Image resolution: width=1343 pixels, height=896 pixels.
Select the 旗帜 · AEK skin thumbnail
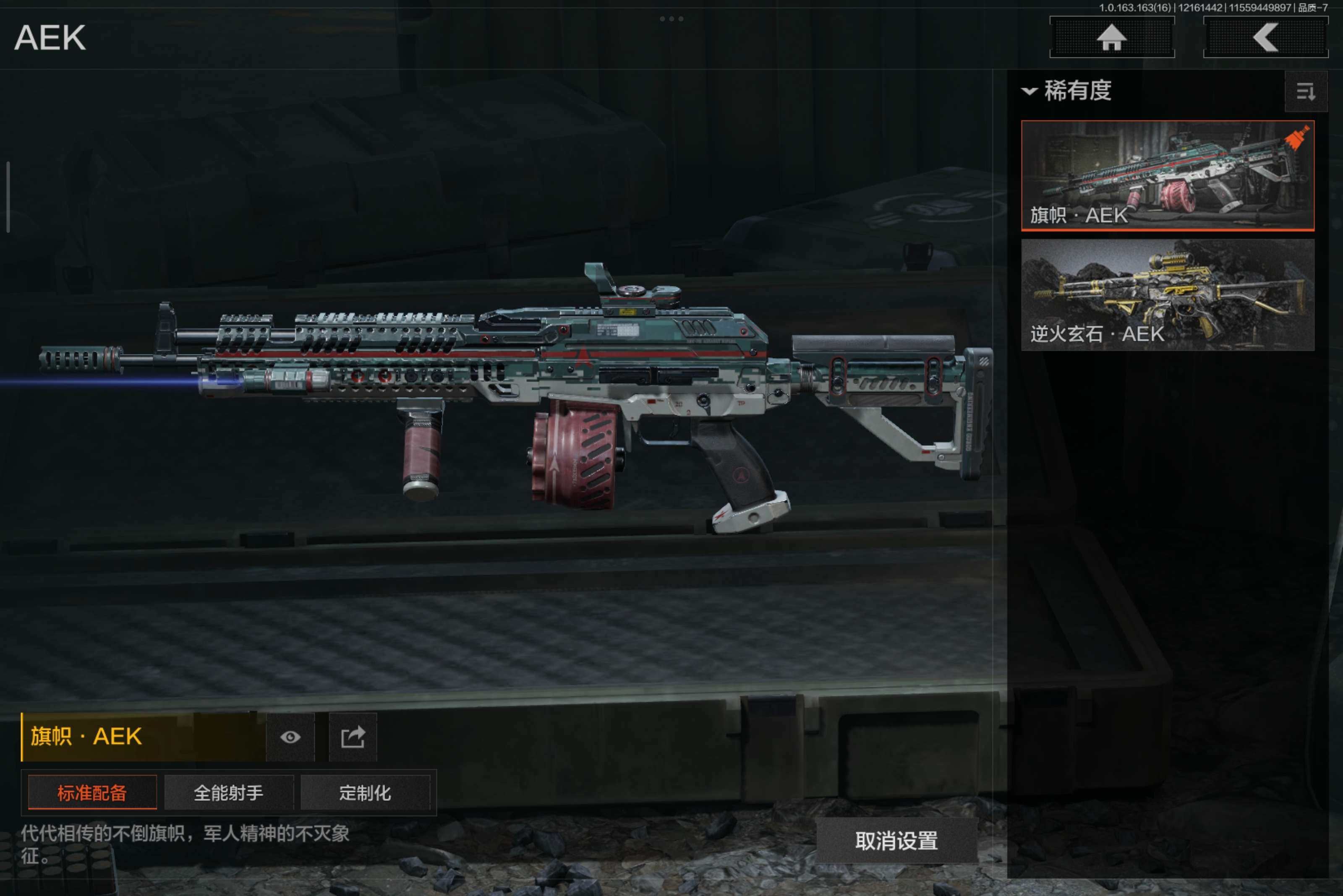[x=1167, y=175]
